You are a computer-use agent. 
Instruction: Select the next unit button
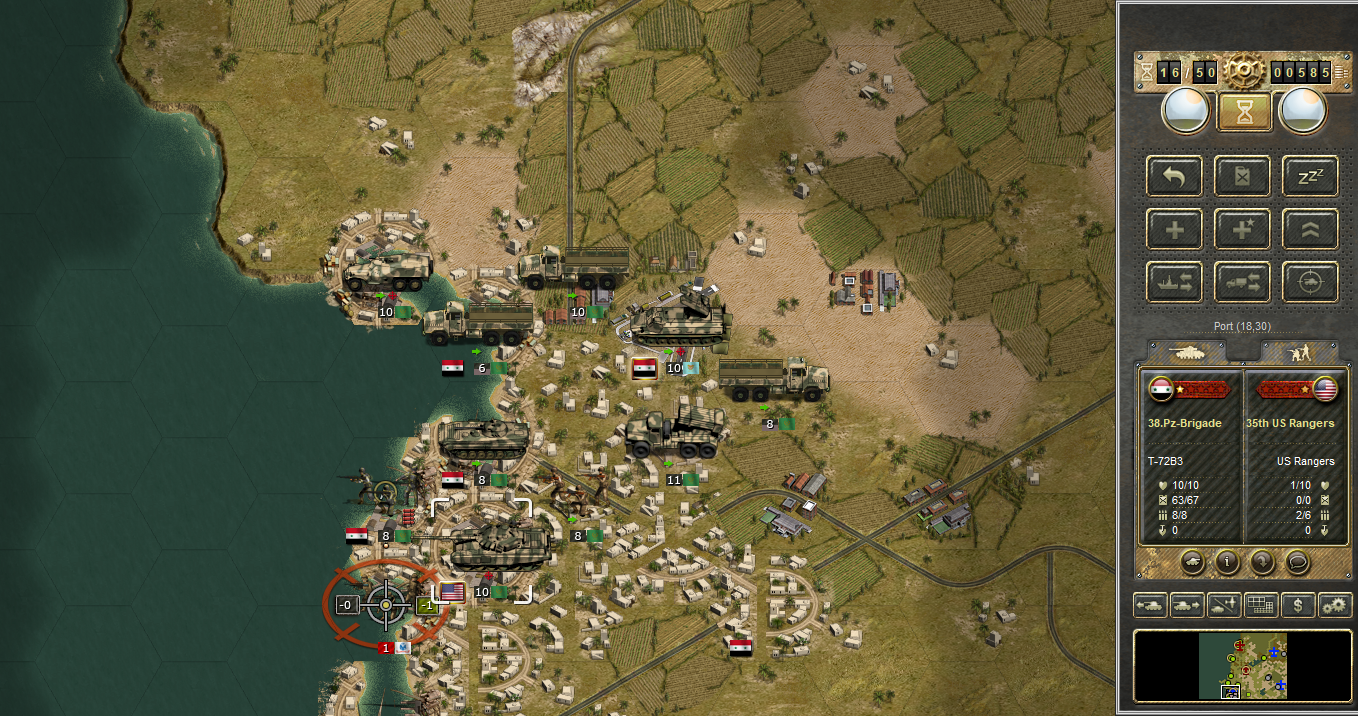point(1186,605)
